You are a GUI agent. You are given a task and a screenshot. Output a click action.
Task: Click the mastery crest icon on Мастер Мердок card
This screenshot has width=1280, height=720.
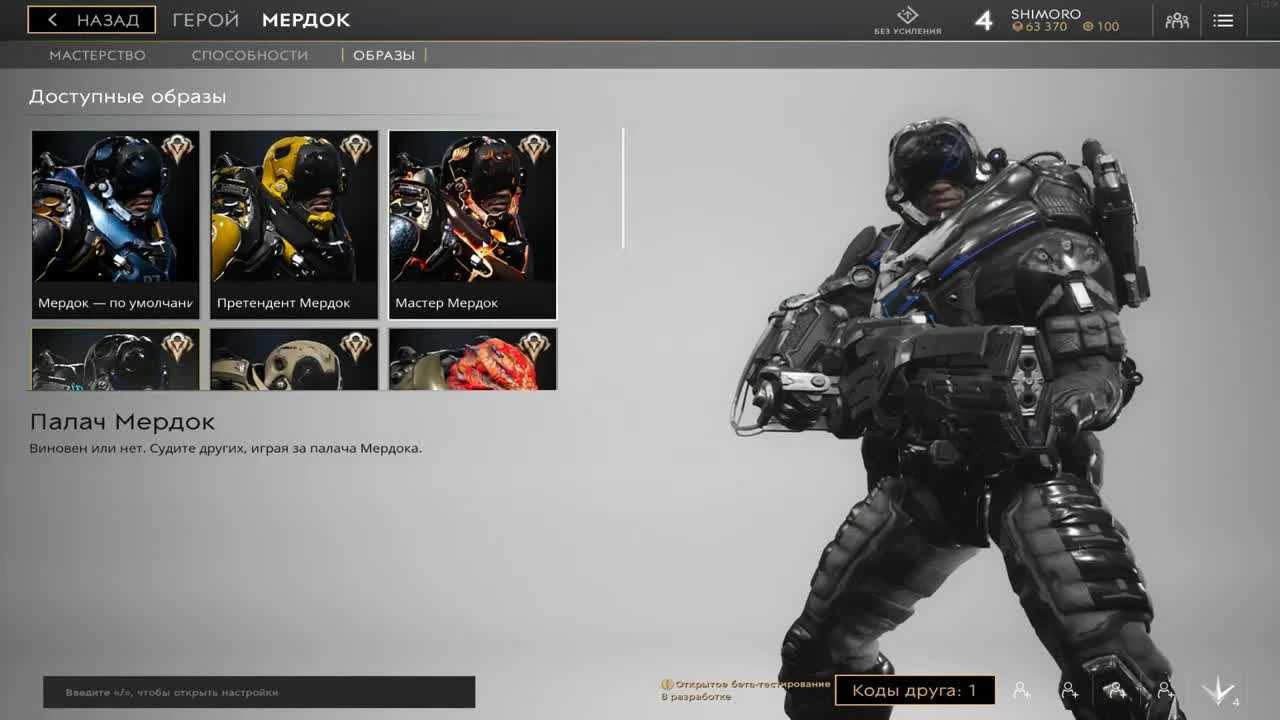pyautogui.click(x=532, y=148)
